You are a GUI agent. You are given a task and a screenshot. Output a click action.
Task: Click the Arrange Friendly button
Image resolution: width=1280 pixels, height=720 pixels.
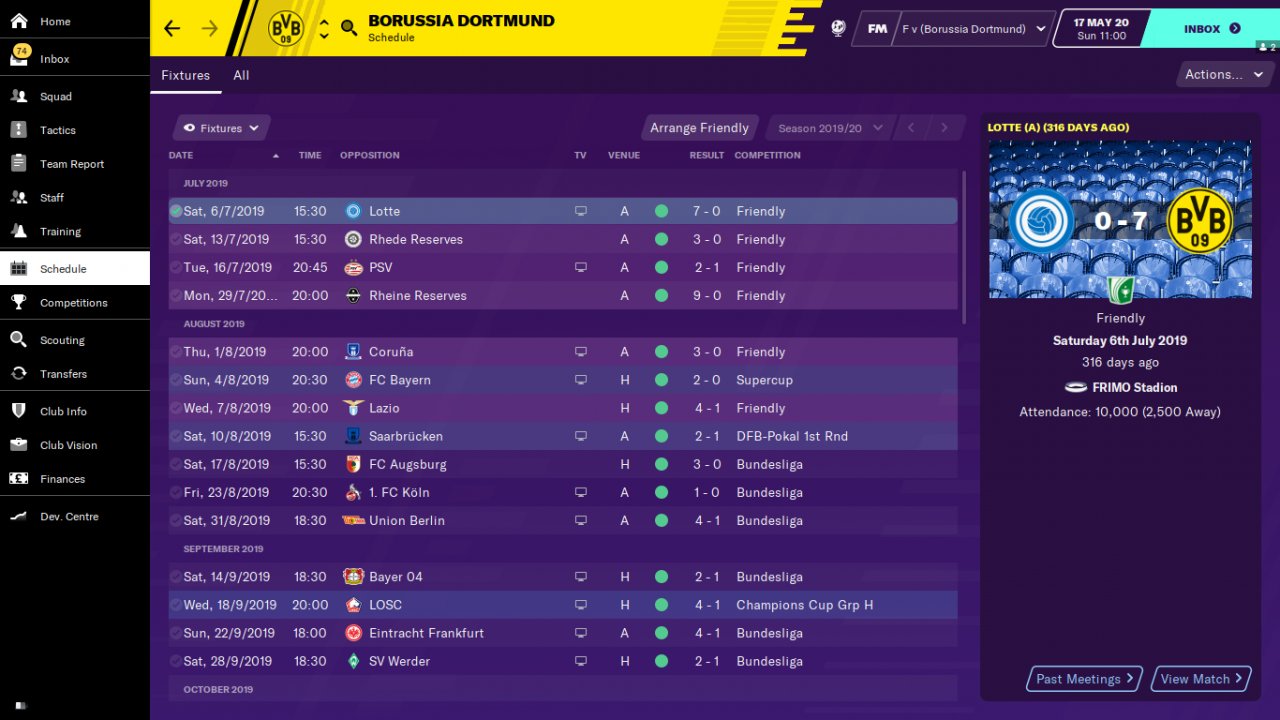point(699,128)
